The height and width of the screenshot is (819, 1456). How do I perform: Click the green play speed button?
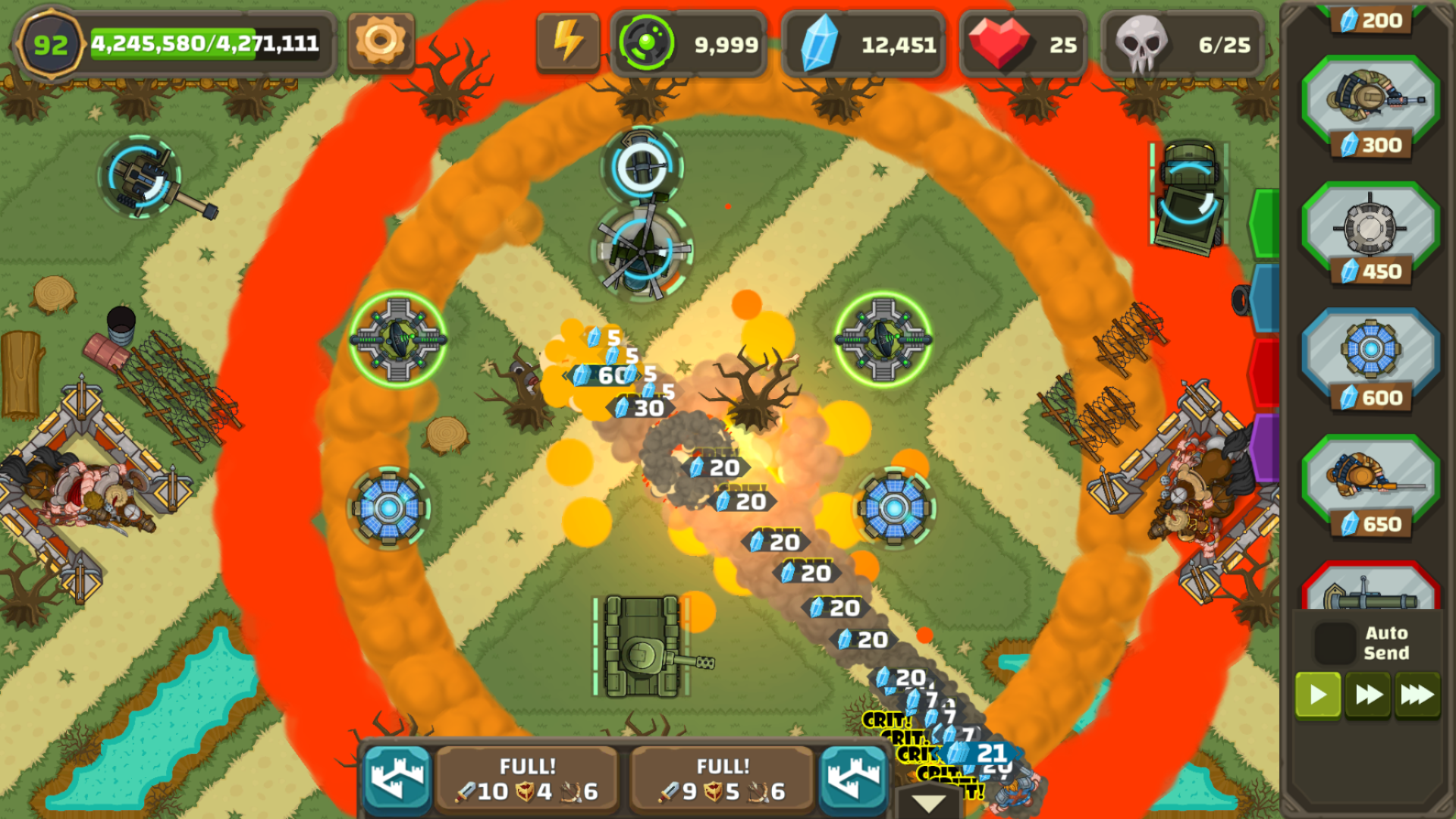click(1318, 695)
